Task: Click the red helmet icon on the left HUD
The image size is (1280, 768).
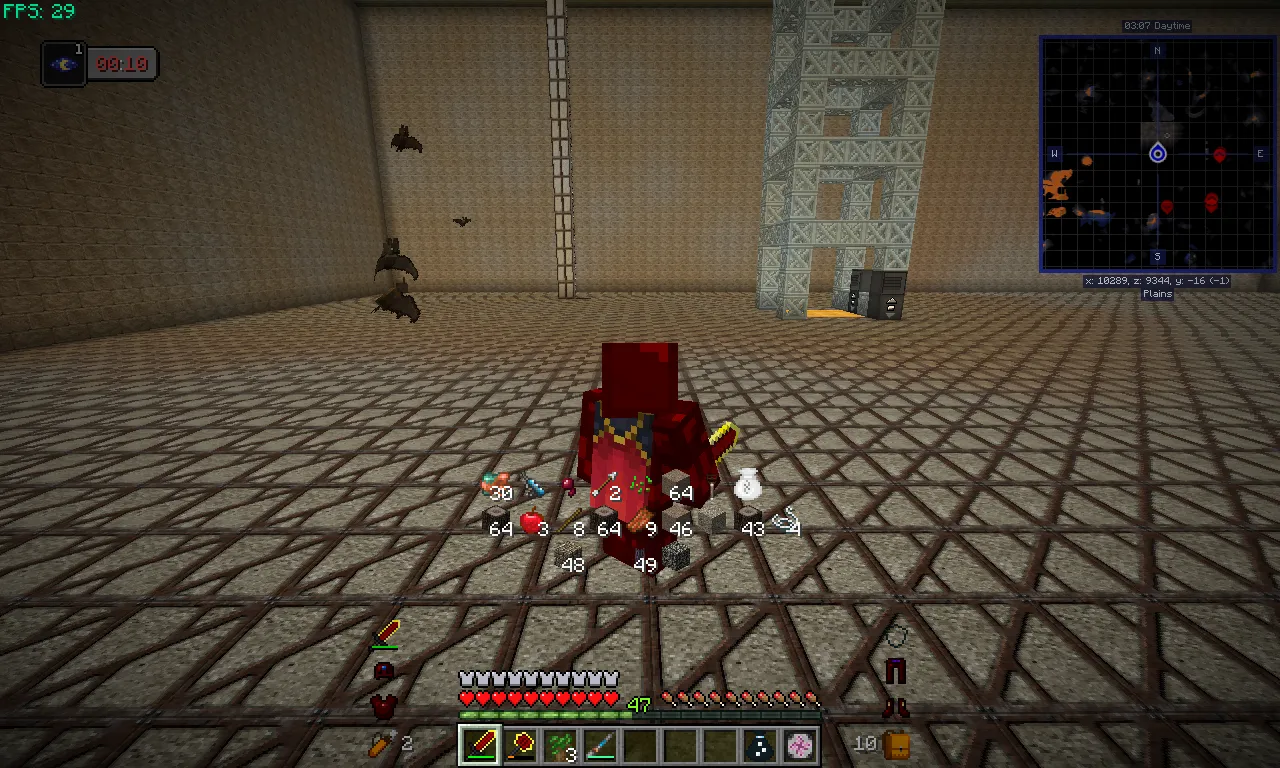Action: point(383,670)
